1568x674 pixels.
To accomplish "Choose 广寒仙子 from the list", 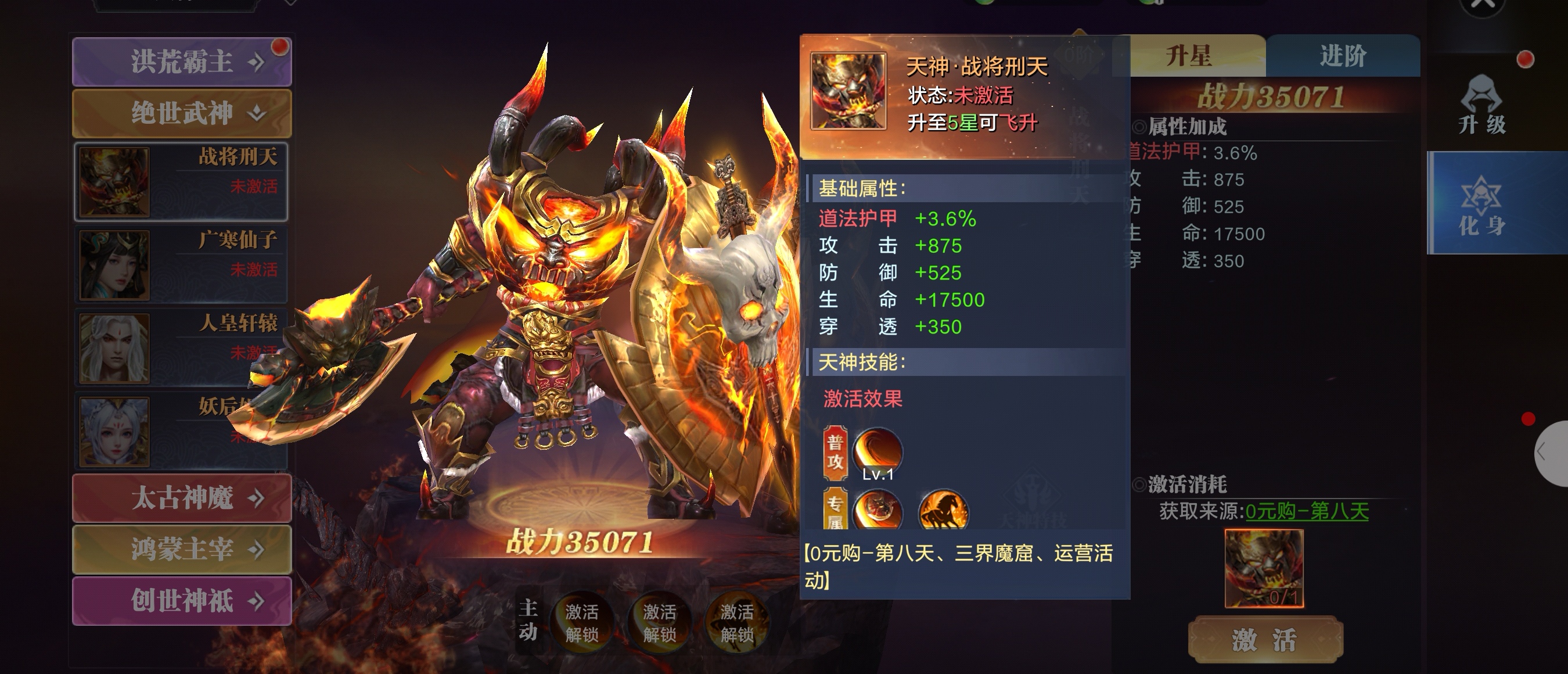I will click(181, 264).
